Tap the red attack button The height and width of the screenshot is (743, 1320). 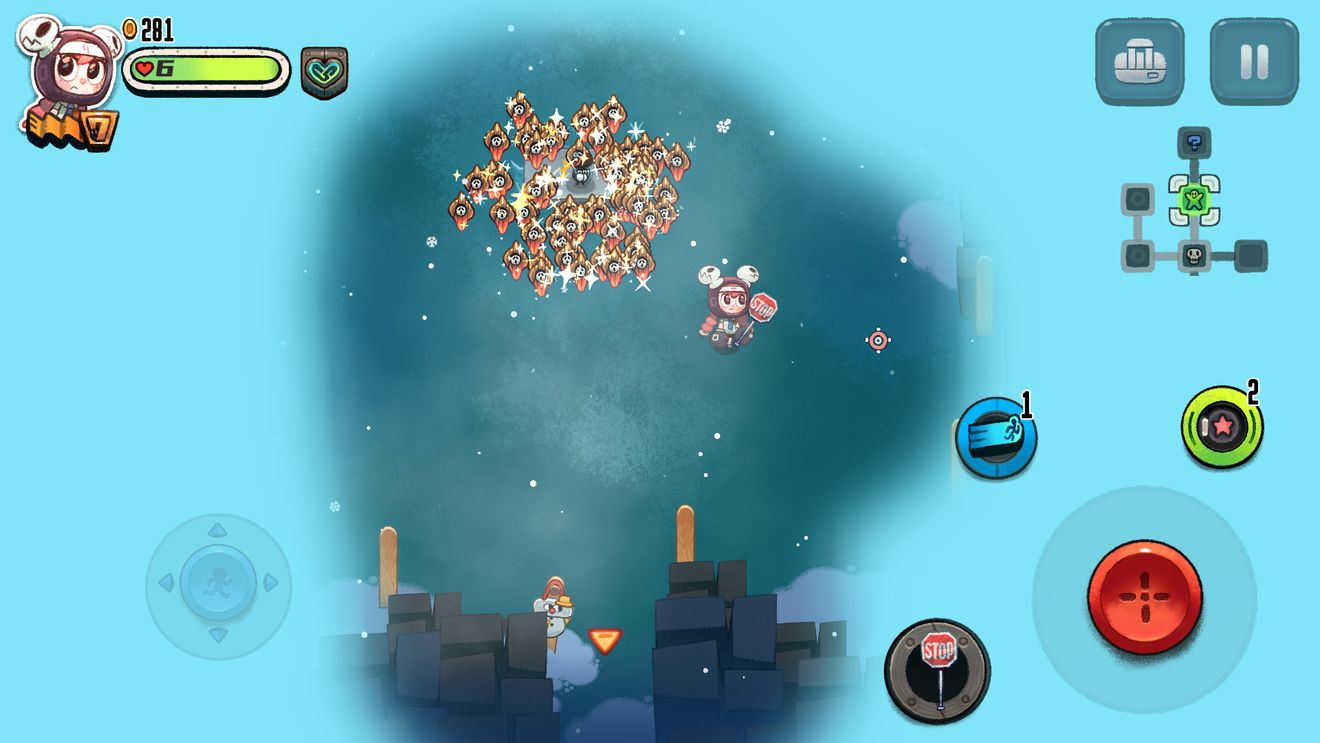coord(1144,597)
